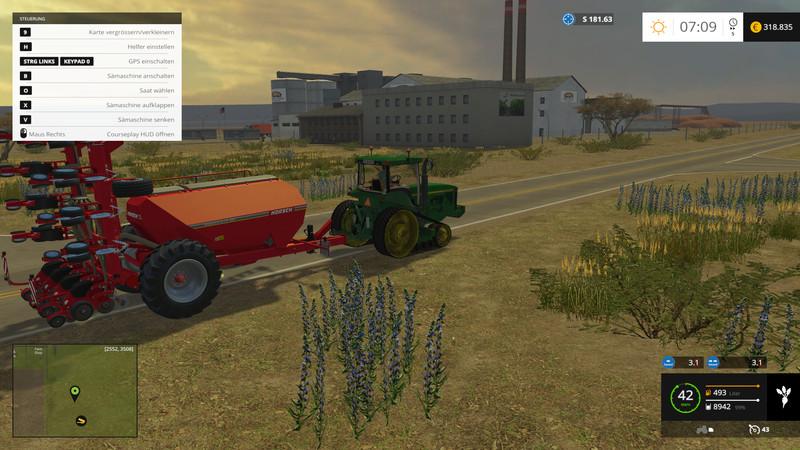The image size is (800, 450).
Task: Click the sun weather icon
Action: click(x=658, y=27)
